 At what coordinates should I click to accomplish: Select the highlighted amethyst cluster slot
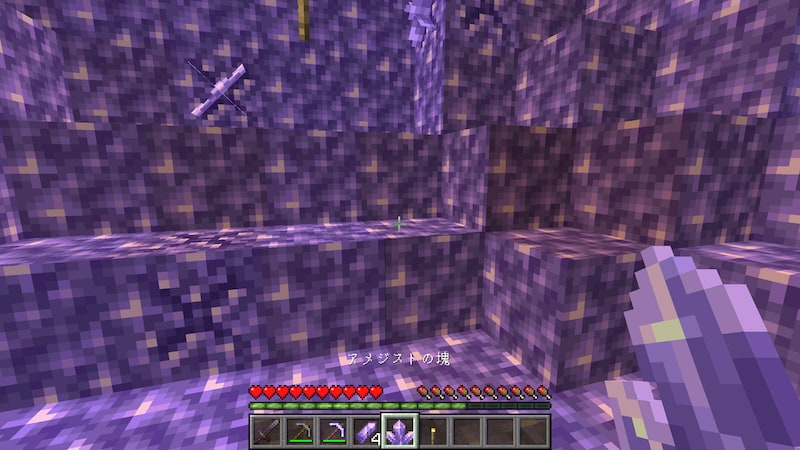point(400,432)
